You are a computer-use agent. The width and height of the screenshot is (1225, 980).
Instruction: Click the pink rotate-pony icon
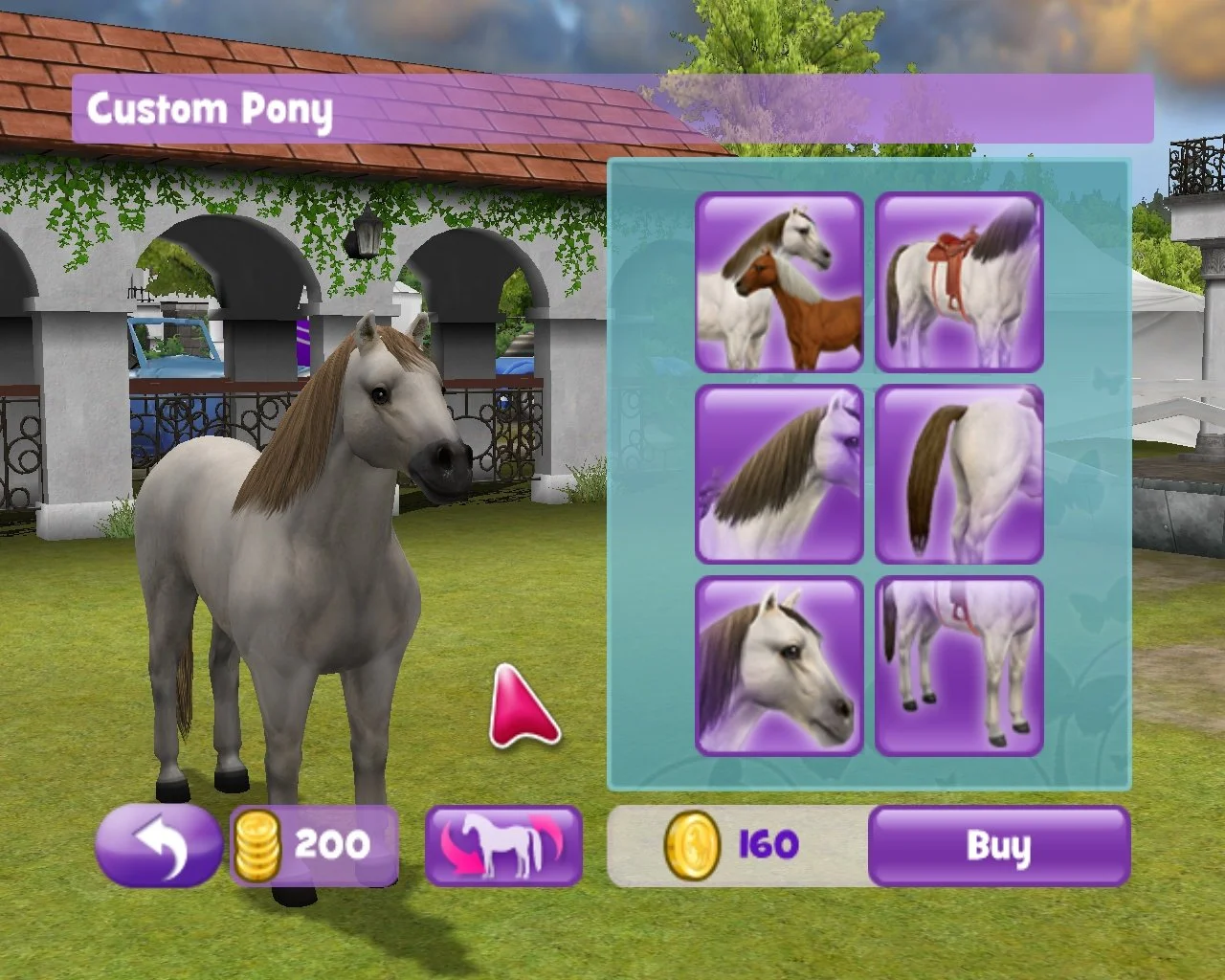point(504,845)
